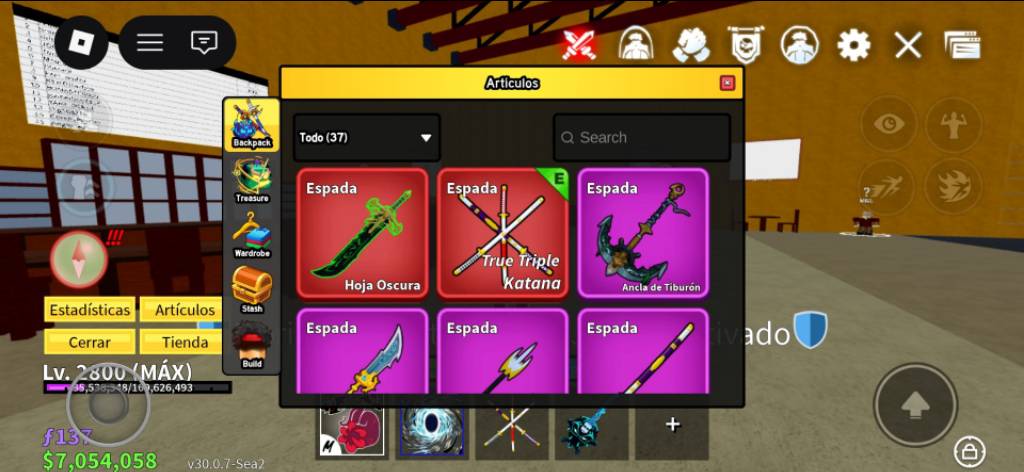Open the Stash tab
The height and width of the screenshot is (472, 1024).
pyautogui.click(x=251, y=290)
